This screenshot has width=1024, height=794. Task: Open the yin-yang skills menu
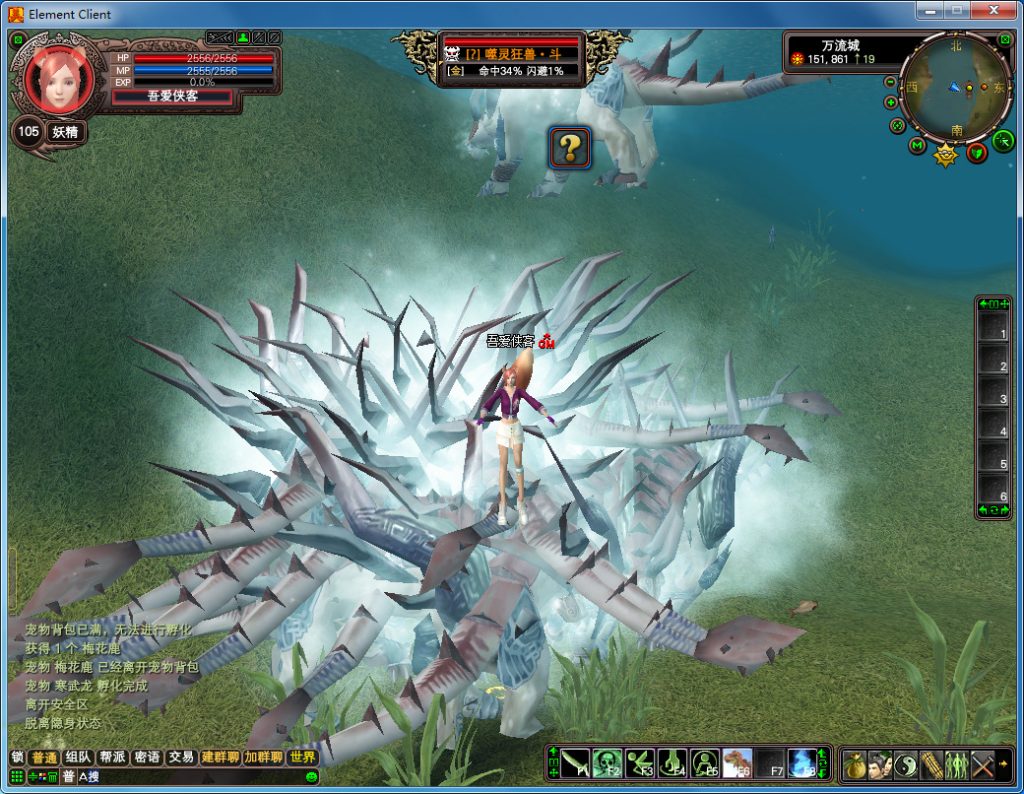click(x=906, y=765)
